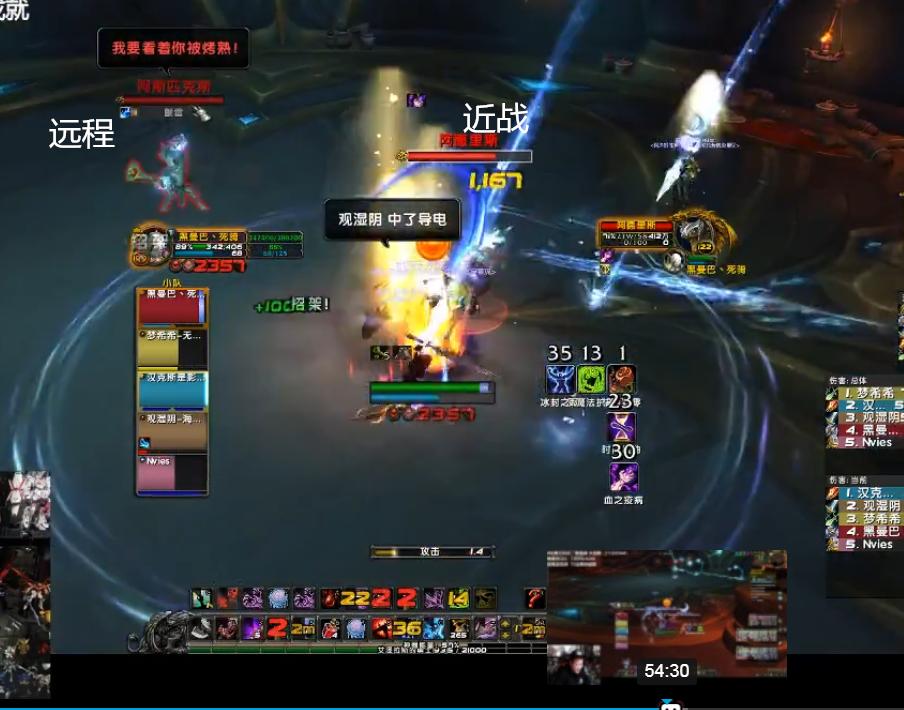
Task: Click the green Anti-Magic Shell cooldown icon
Action: (591, 381)
